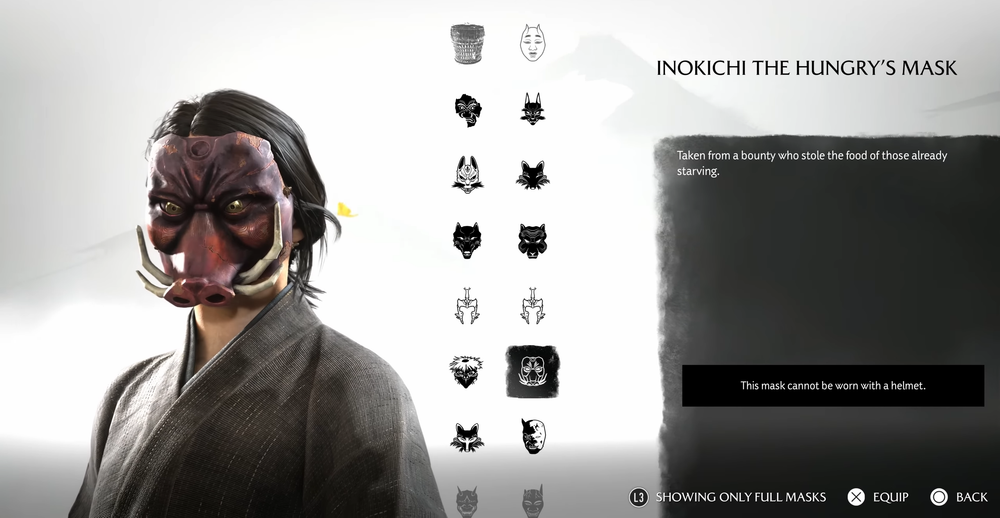Select the highlighted tusked boar mask

pyautogui.click(x=533, y=371)
